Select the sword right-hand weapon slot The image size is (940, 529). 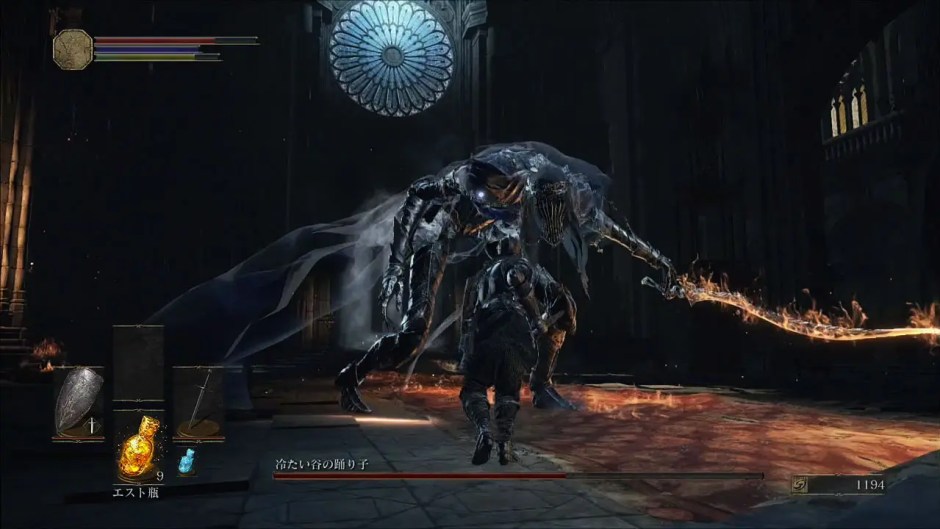tap(198, 403)
